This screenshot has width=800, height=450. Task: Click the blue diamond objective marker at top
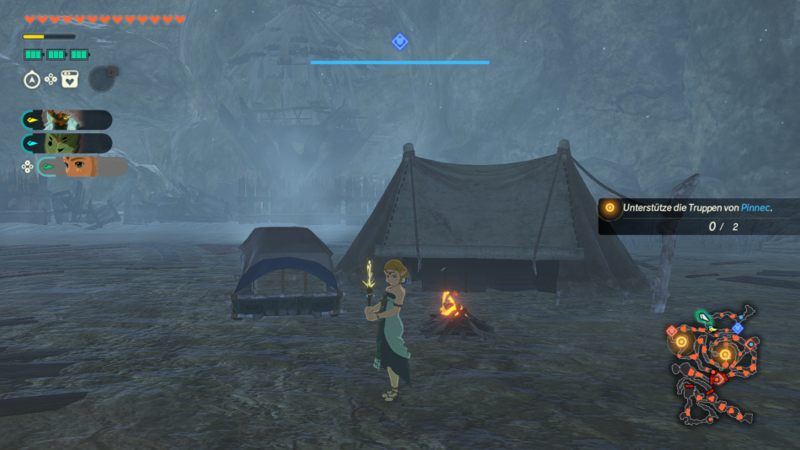coord(400,41)
